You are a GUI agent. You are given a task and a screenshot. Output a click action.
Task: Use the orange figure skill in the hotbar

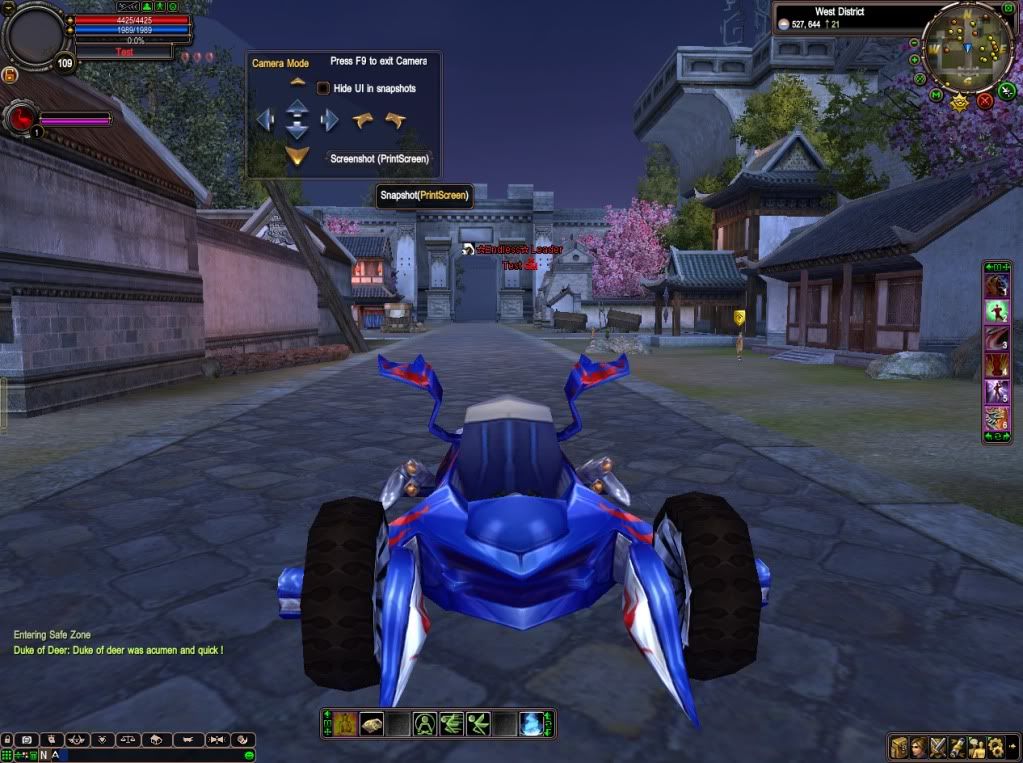click(x=345, y=723)
